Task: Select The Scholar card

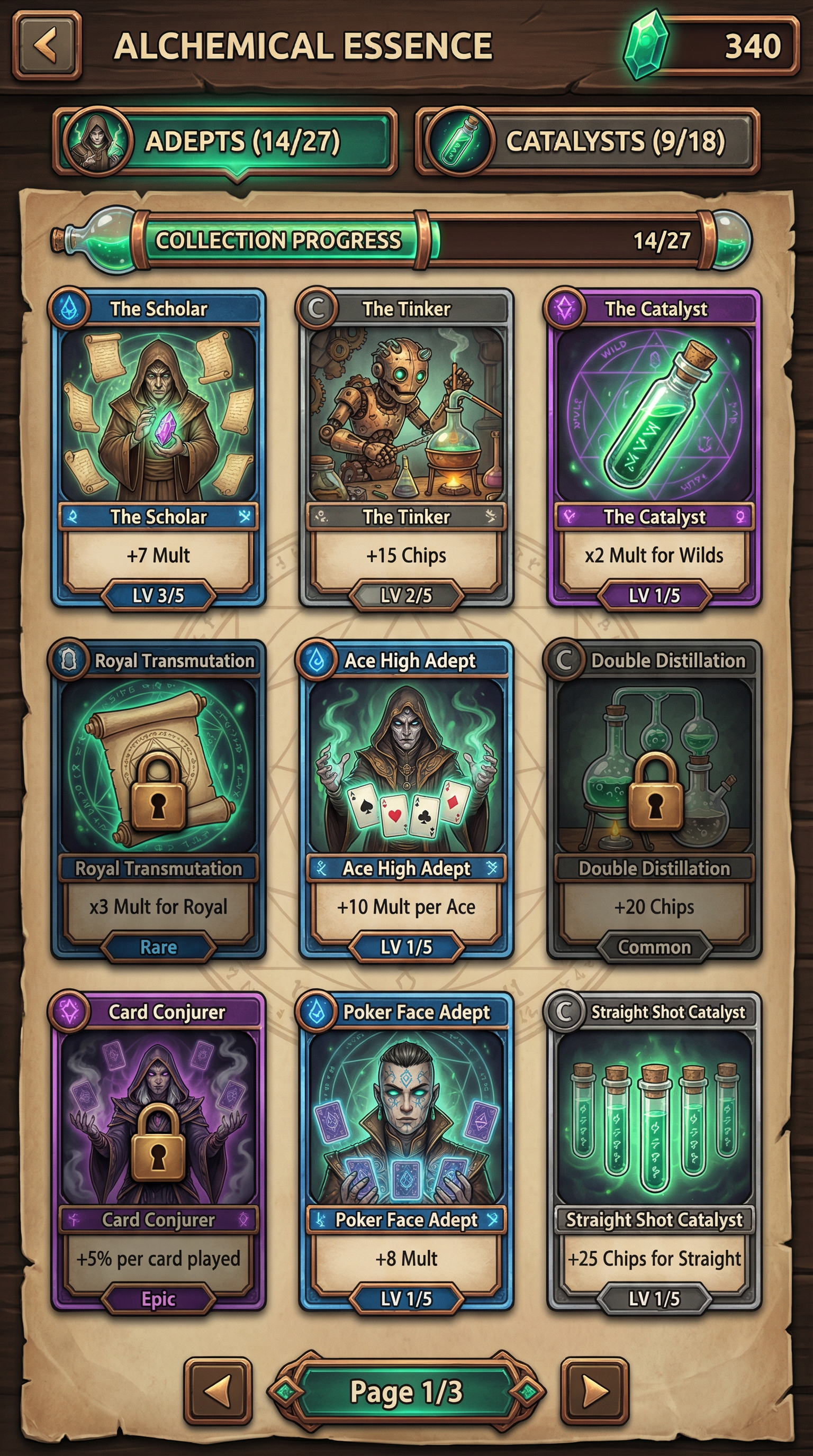Action: 158,447
